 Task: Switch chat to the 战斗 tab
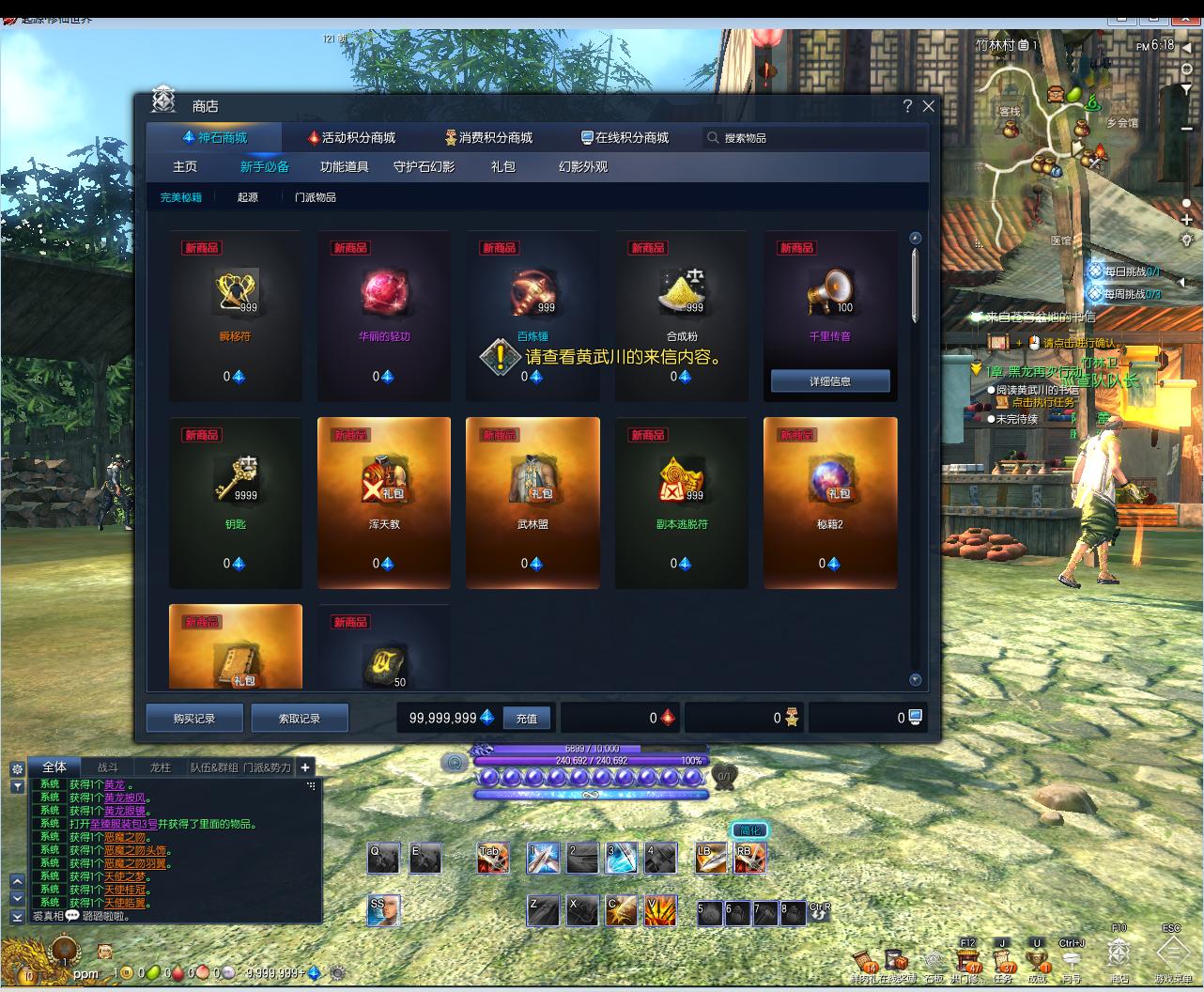coord(108,767)
